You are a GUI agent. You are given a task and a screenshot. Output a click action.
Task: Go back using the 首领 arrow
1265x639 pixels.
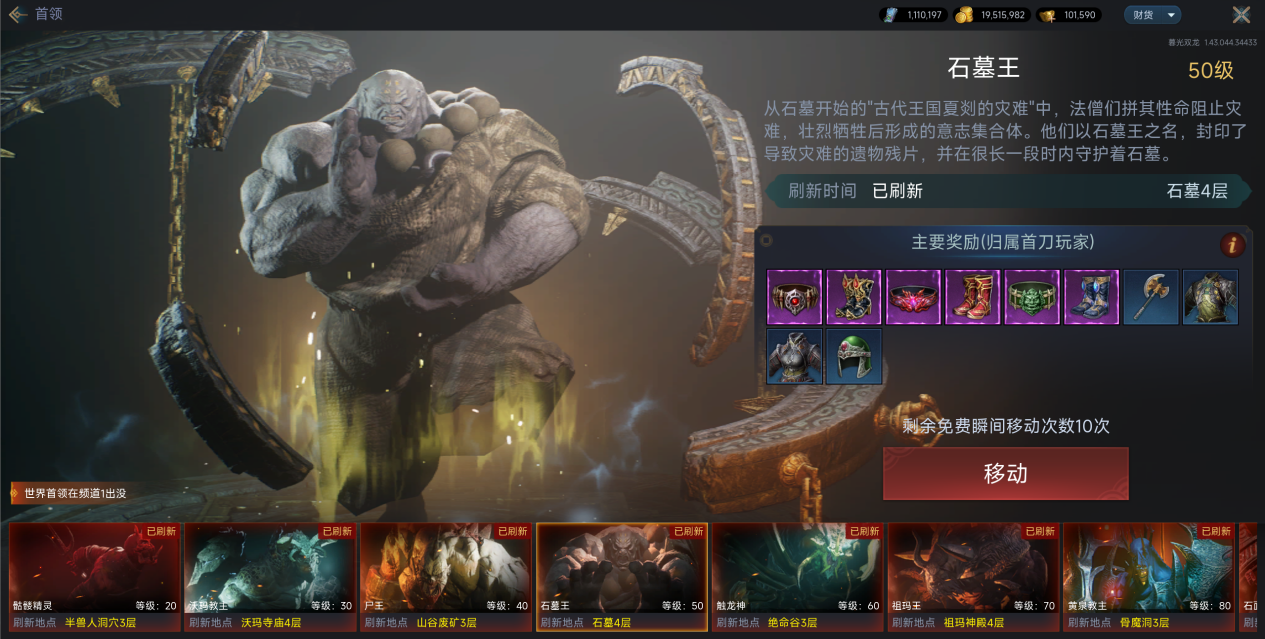(x=18, y=15)
